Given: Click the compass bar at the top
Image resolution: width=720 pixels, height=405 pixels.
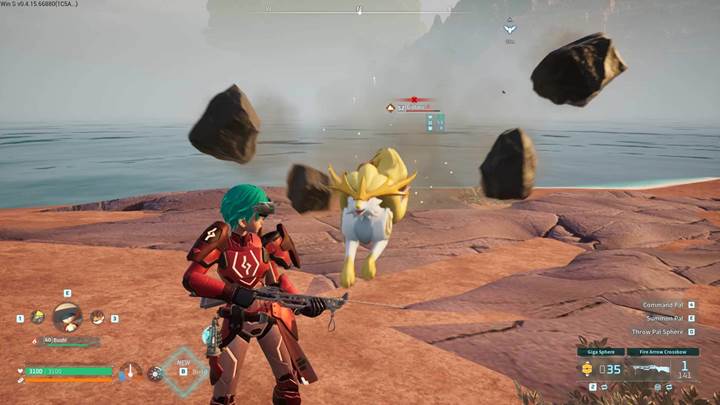Looking at the screenshot, I should (x=359, y=11).
